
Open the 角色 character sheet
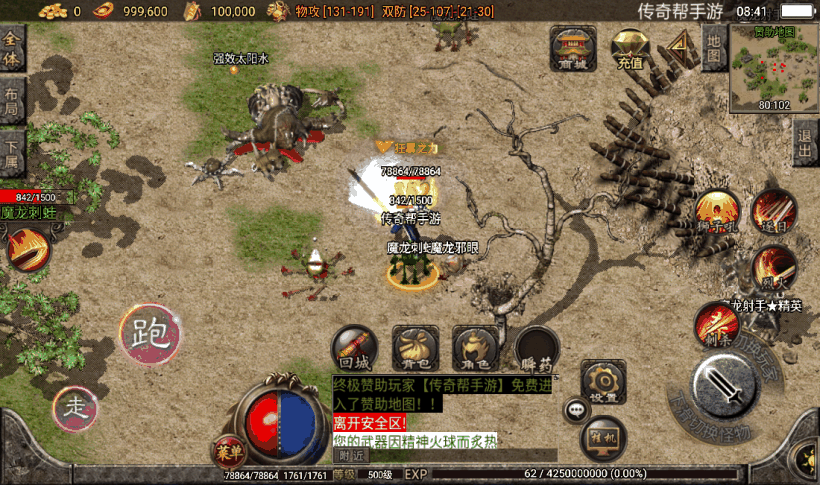(x=476, y=347)
